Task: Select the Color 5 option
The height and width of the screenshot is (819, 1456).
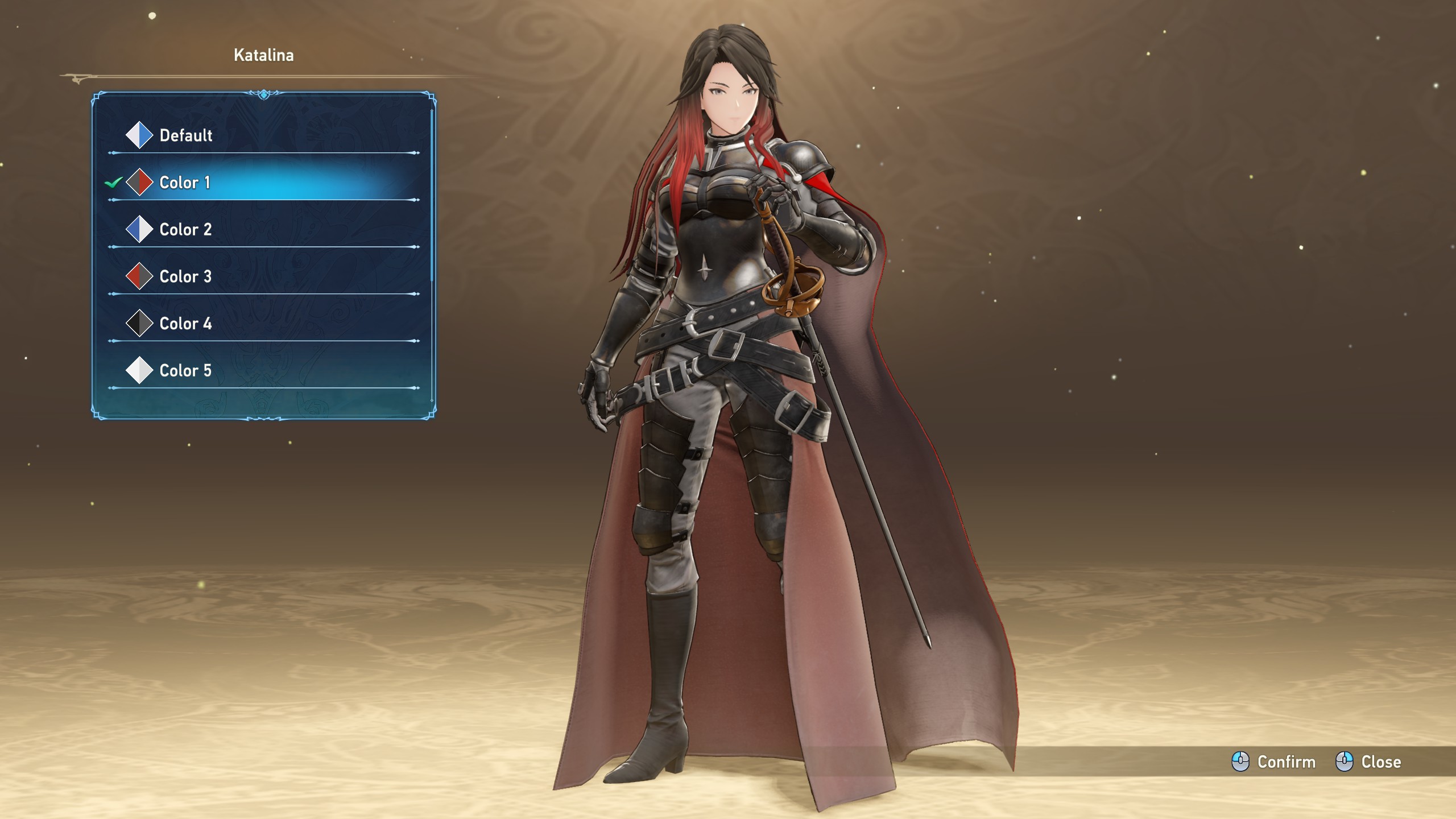Action: pyautogui.click(x=185, y=371)
